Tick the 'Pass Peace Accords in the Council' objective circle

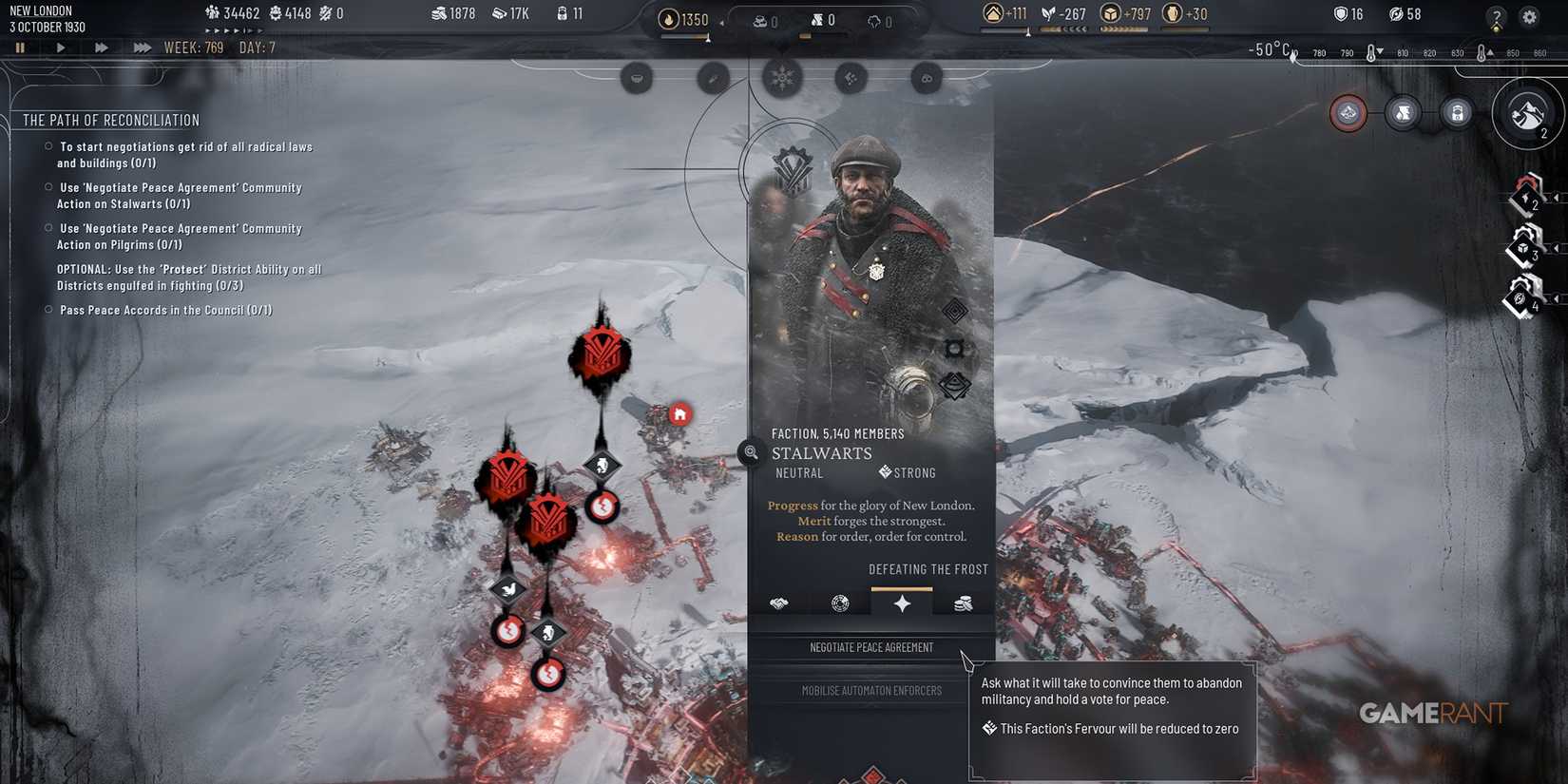click(x=48, y=309)
